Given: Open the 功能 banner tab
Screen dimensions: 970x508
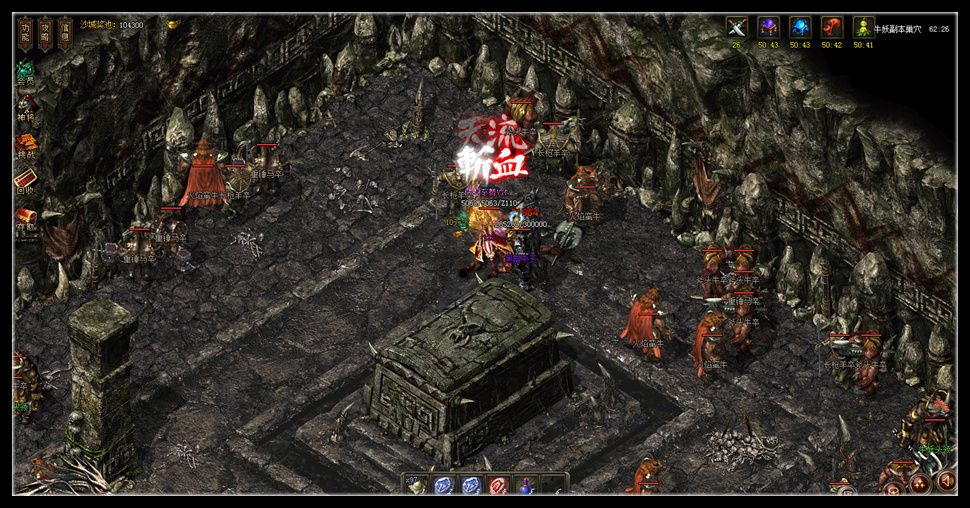Looking at the screenshot, I should point(25,32).
